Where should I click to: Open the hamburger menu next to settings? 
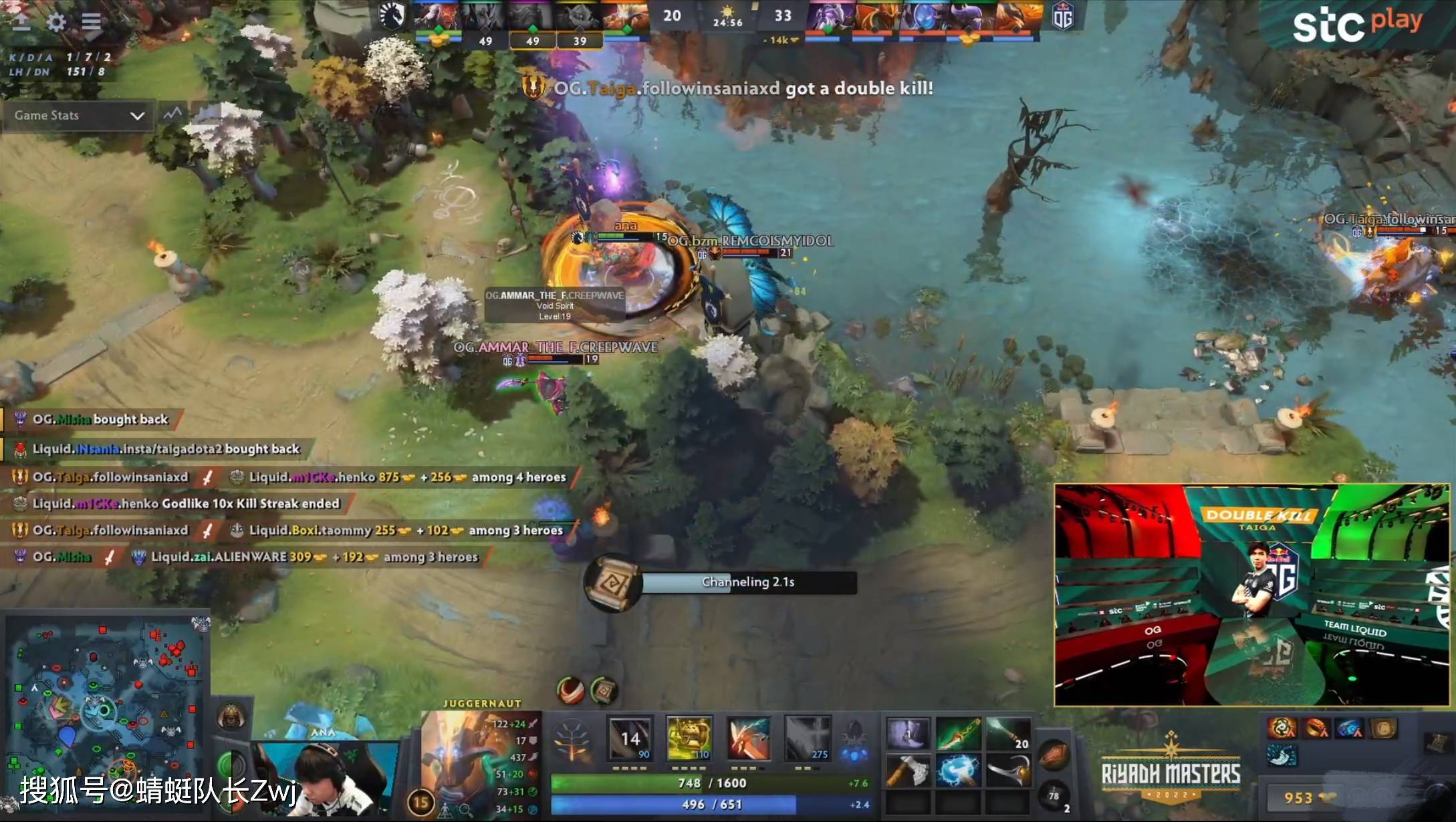(92, 21)
